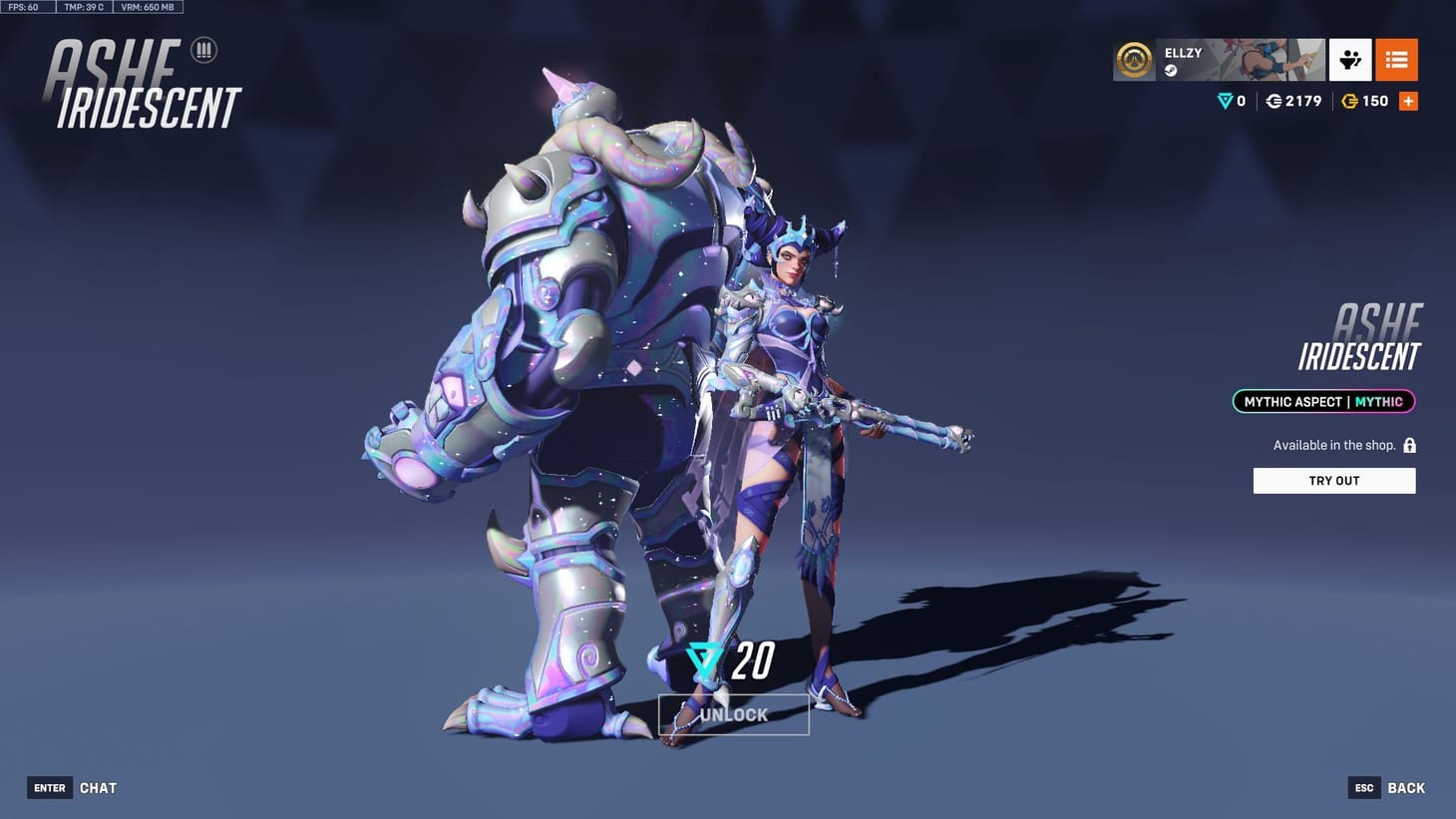Click the MYTHIC ASPECT | MYTHIC rarity tag
1456x819 pixels.
tap(1322, 401)
